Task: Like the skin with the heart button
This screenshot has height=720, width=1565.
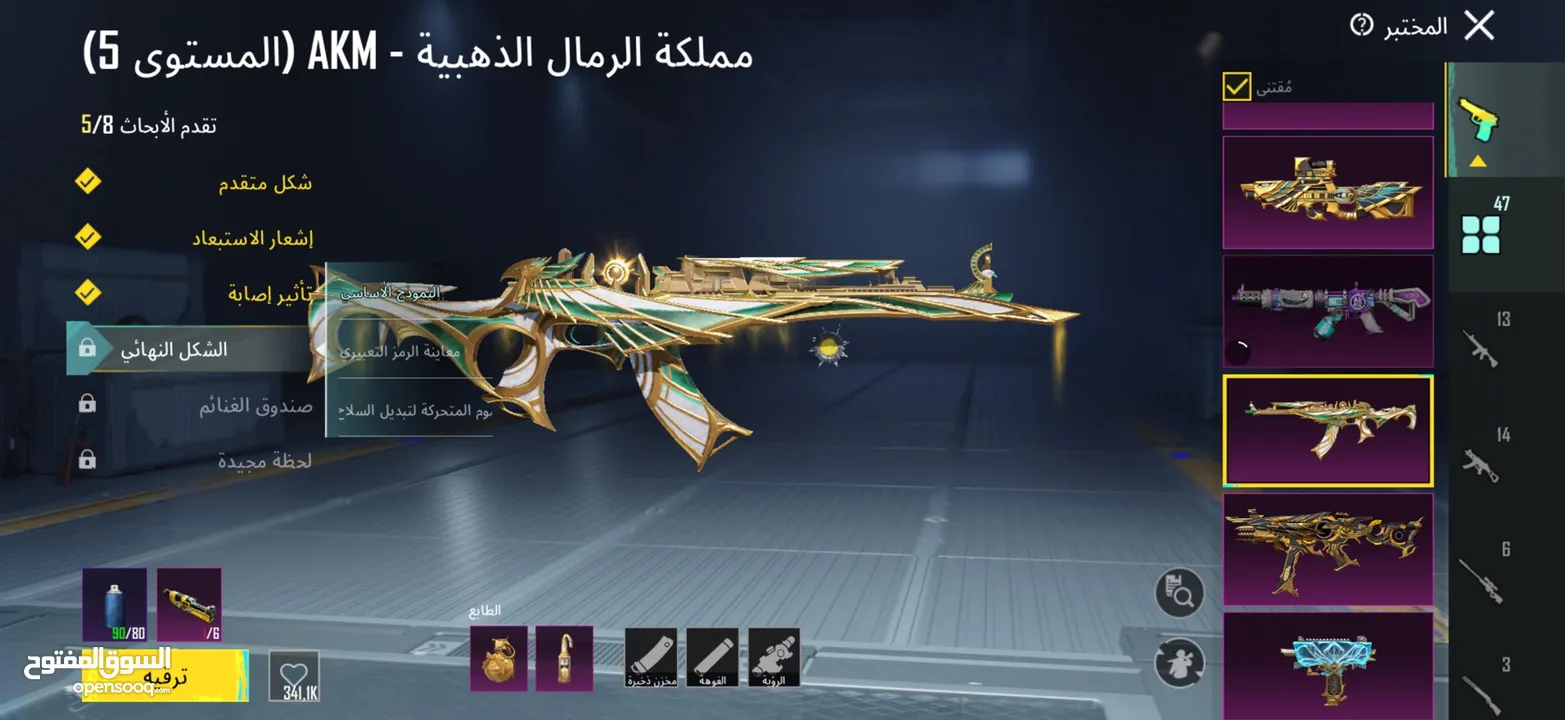Action: coord(294,672)
